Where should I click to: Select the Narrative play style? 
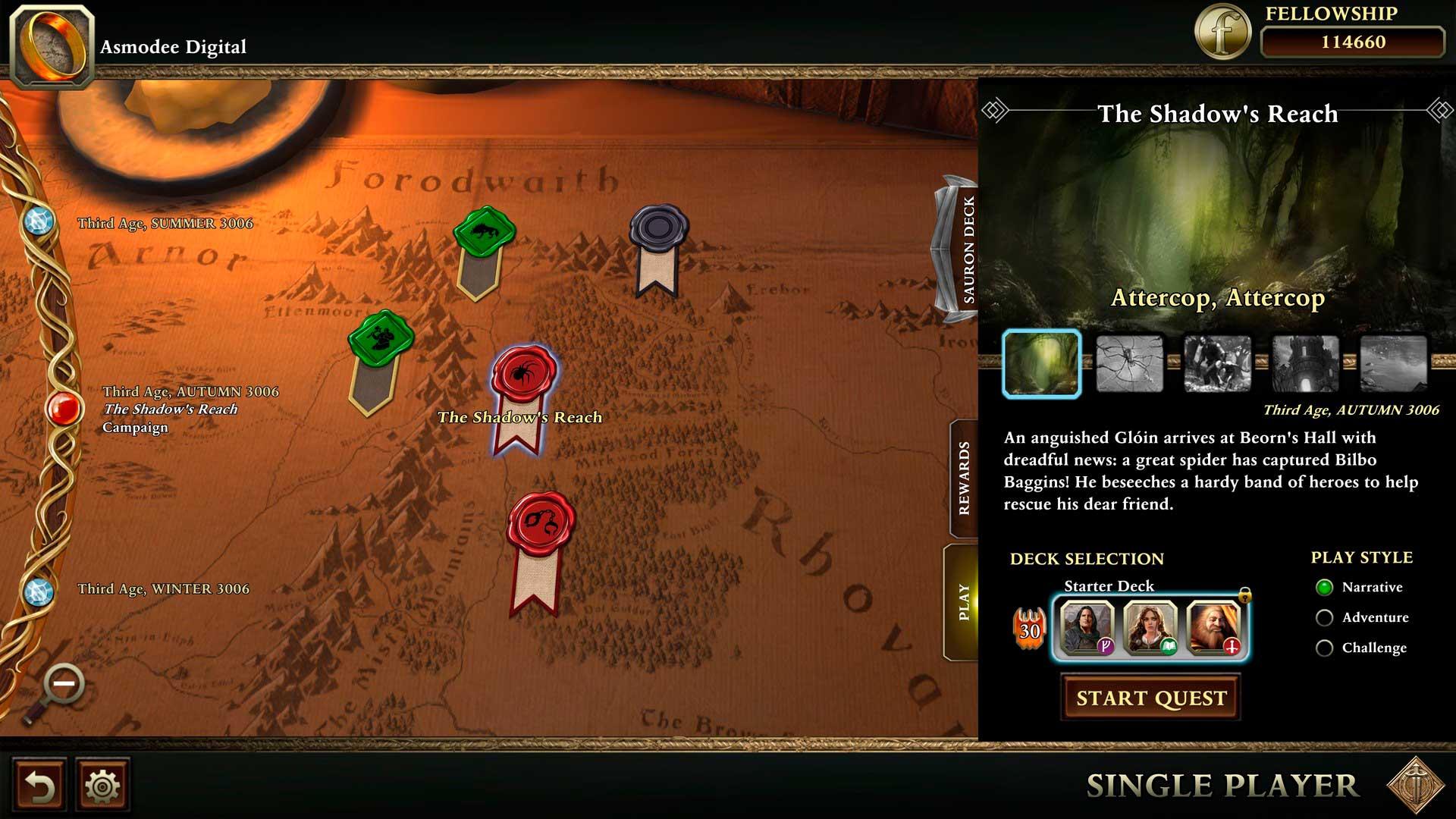[x=1325, y=588]
